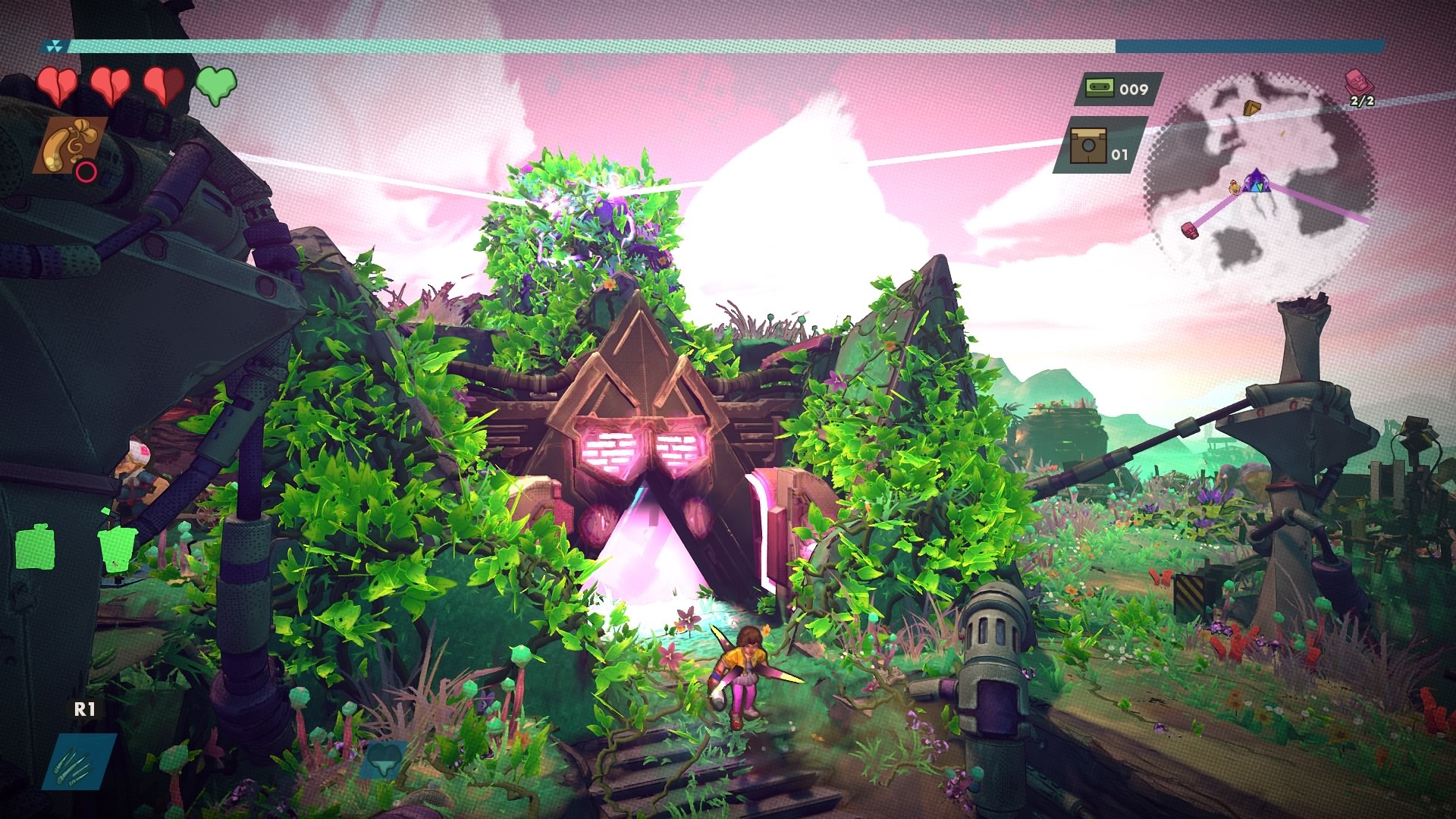Viewport: 1456px width, 819px height.
Task: Activate the claw slash ability icon
Action: point(83,761)
